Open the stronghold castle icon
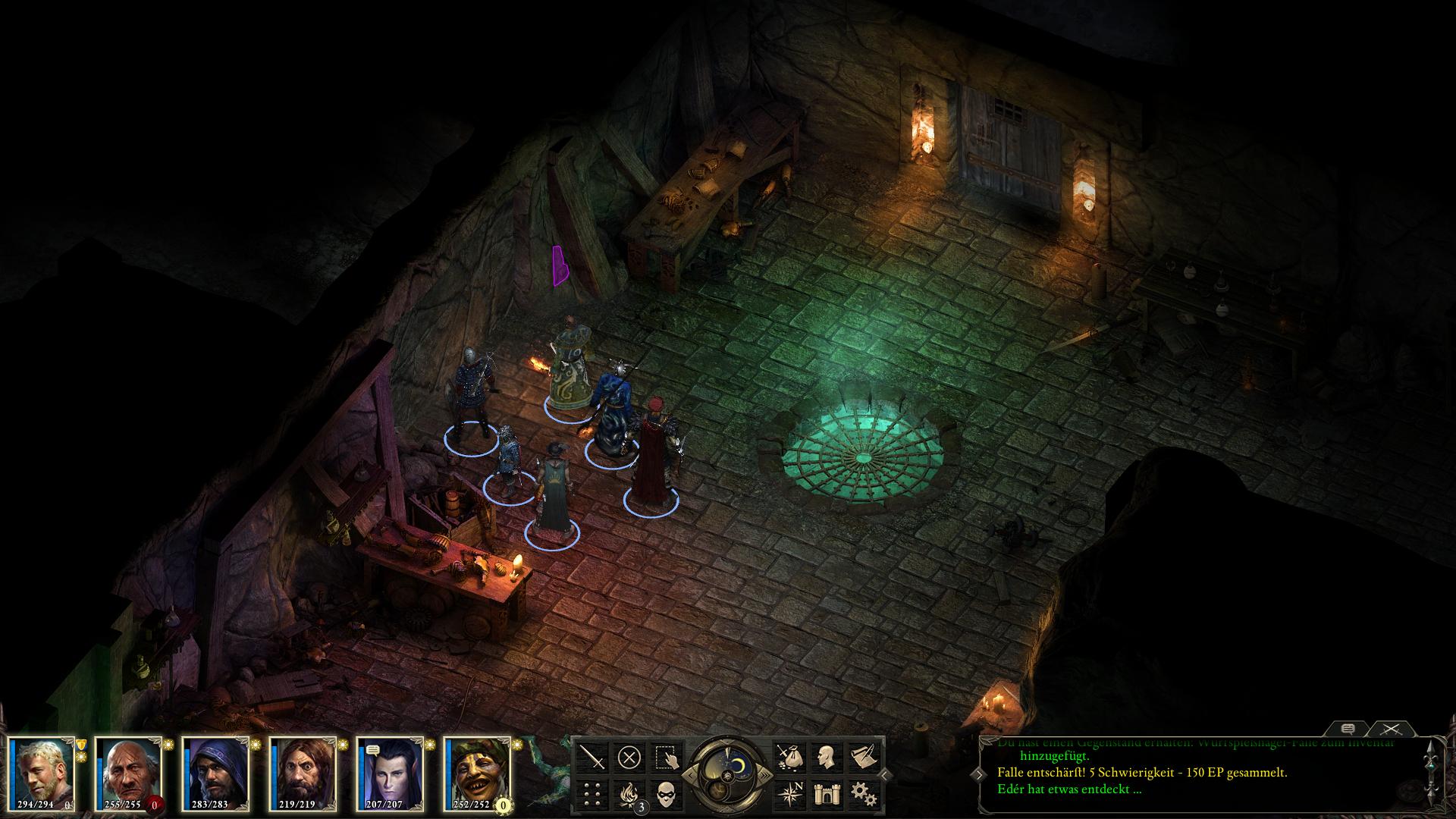The width and height of the screenshot is (1456, 819). click(x=826, y=794)
